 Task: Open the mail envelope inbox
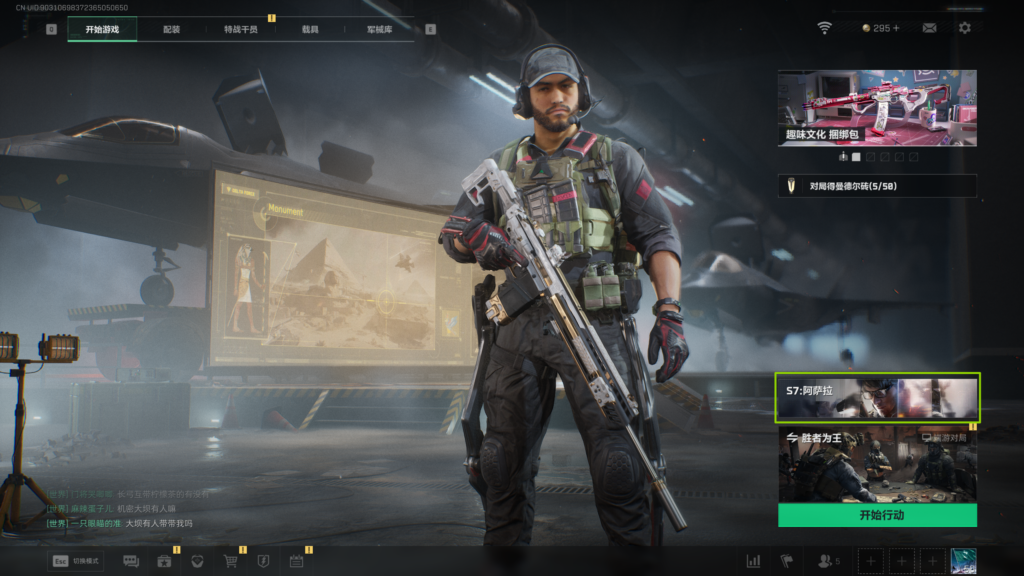(929, 28)
